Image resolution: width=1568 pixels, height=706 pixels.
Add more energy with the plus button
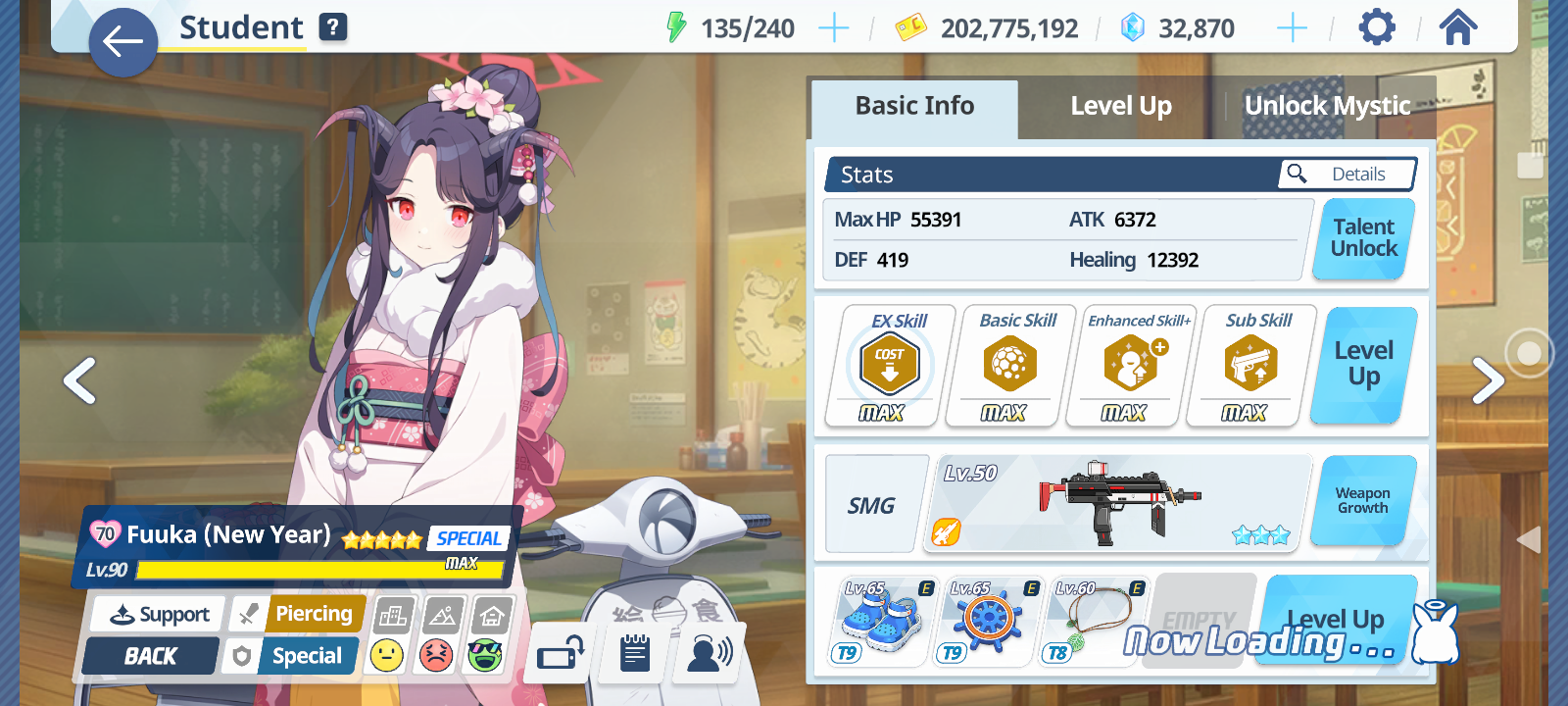(x=833, y=28)
